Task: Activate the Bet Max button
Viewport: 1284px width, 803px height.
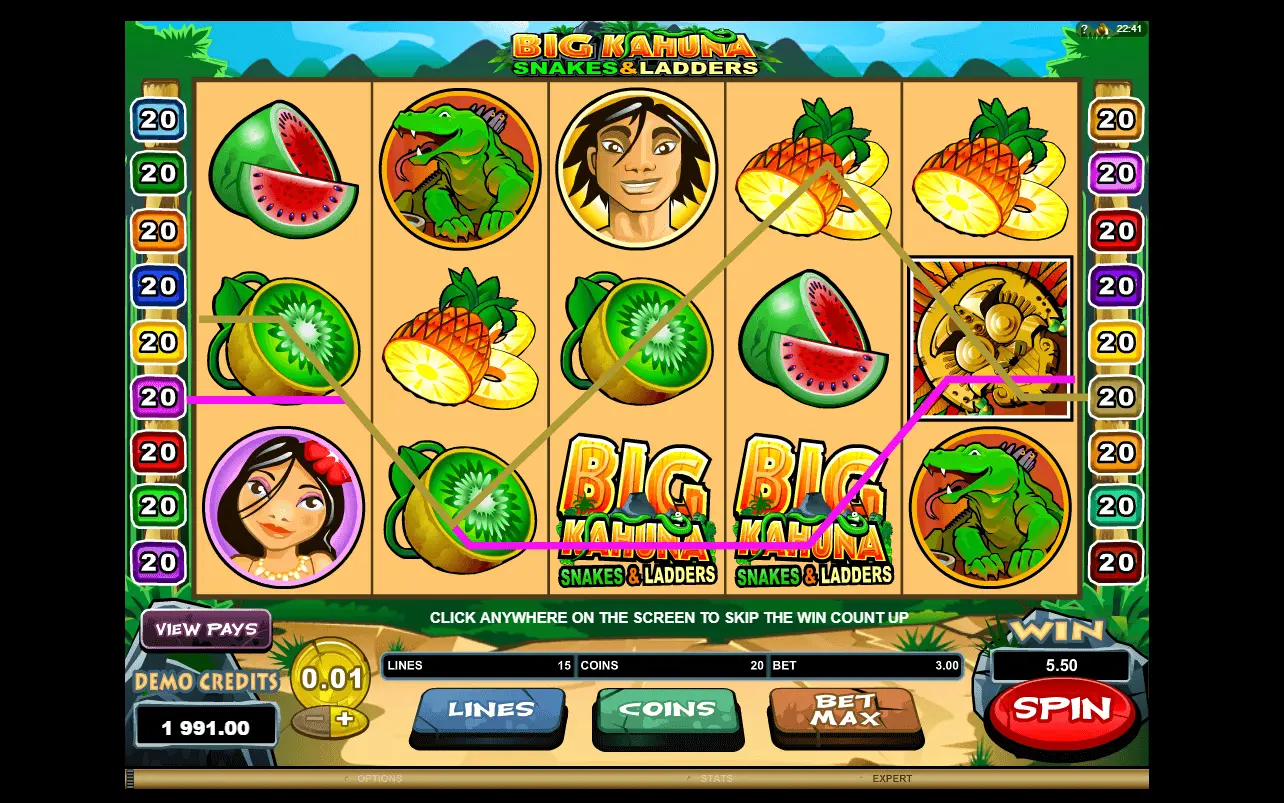Action: click(x=844, y=710)
